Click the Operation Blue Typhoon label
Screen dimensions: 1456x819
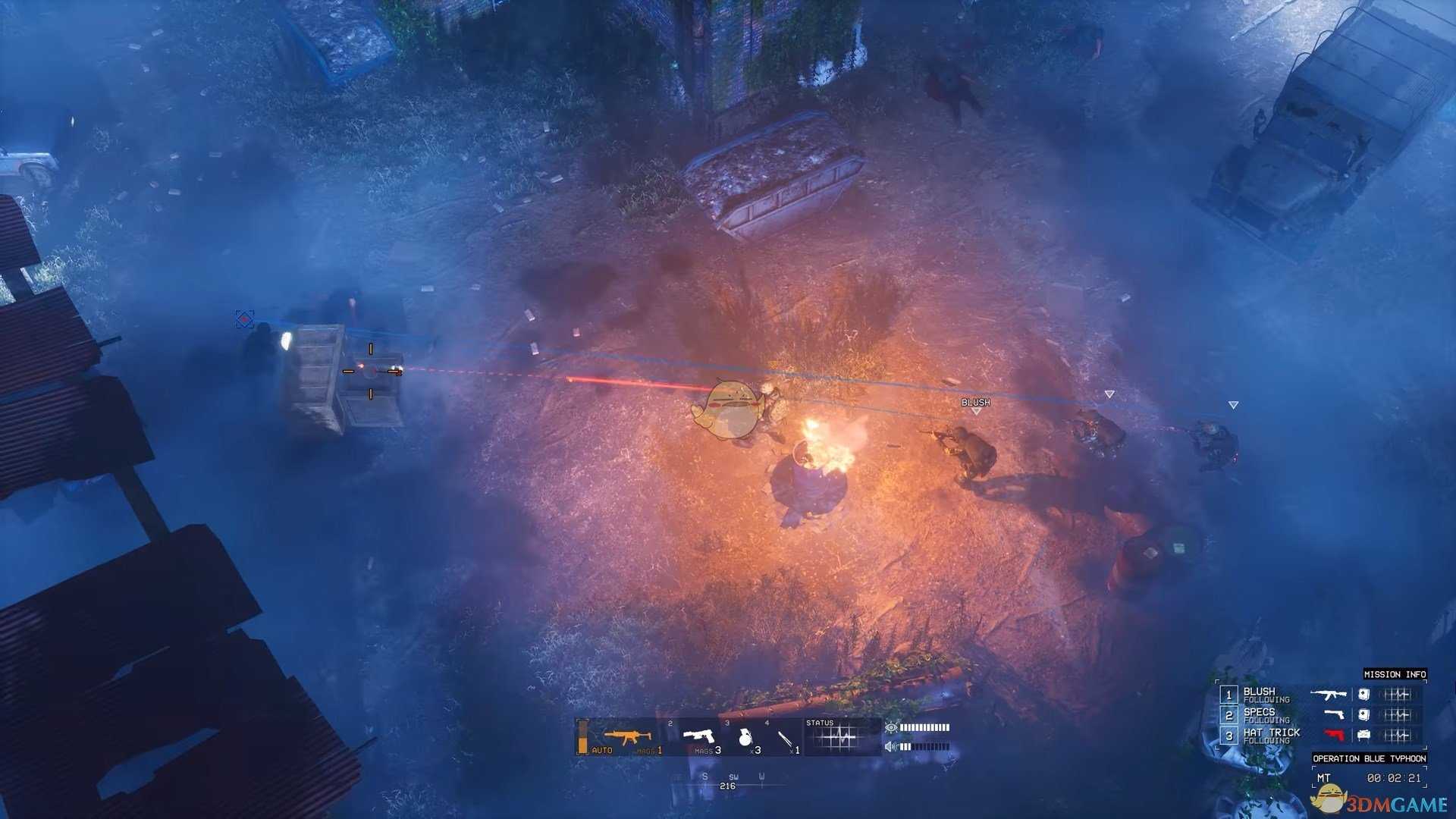pyautogui.click(x=1369, y=758)
